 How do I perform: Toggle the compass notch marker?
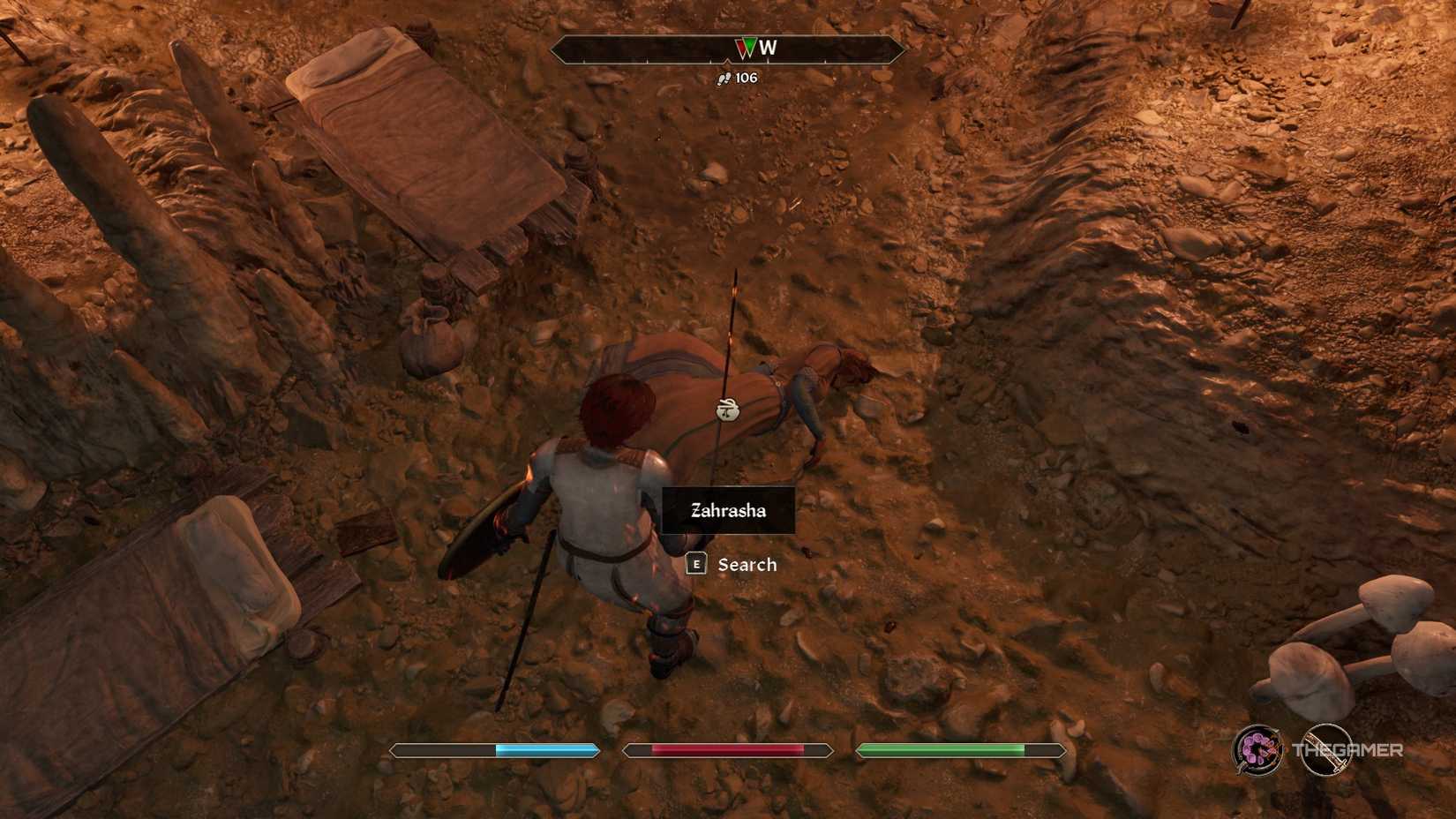coord(726,60)
